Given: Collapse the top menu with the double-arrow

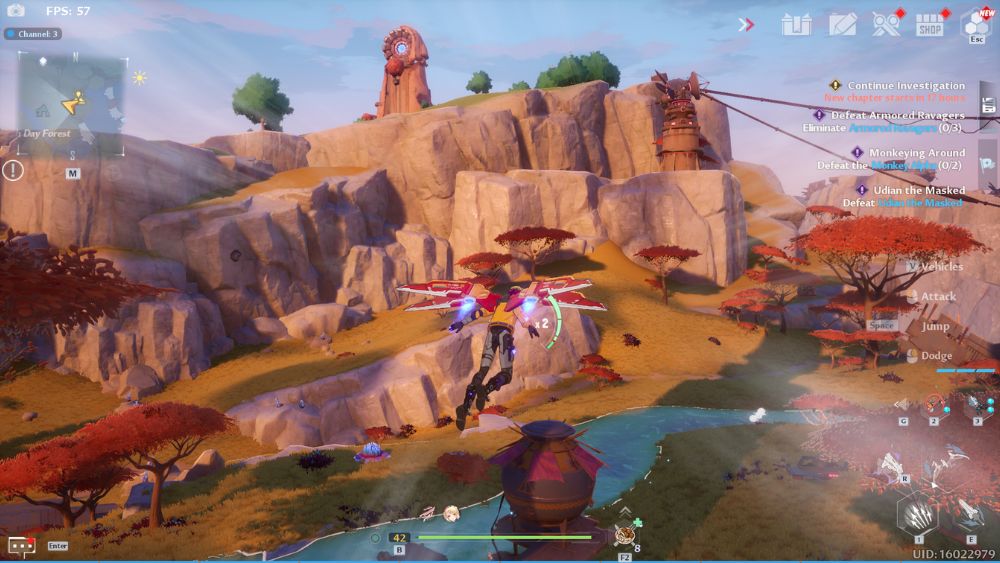Looking at the screenshot, I should (746, 24).
